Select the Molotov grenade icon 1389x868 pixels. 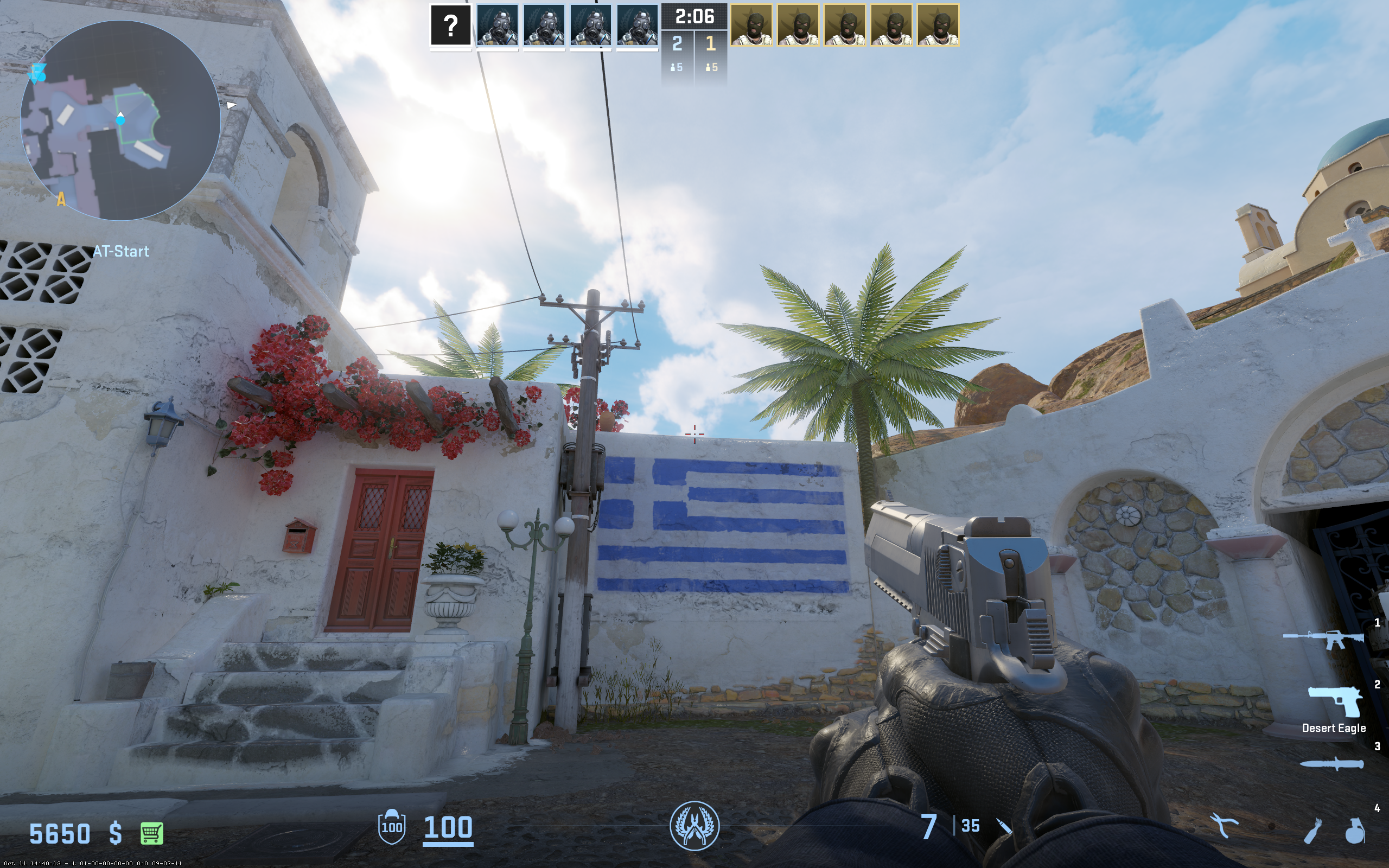tap(1312, 831)
